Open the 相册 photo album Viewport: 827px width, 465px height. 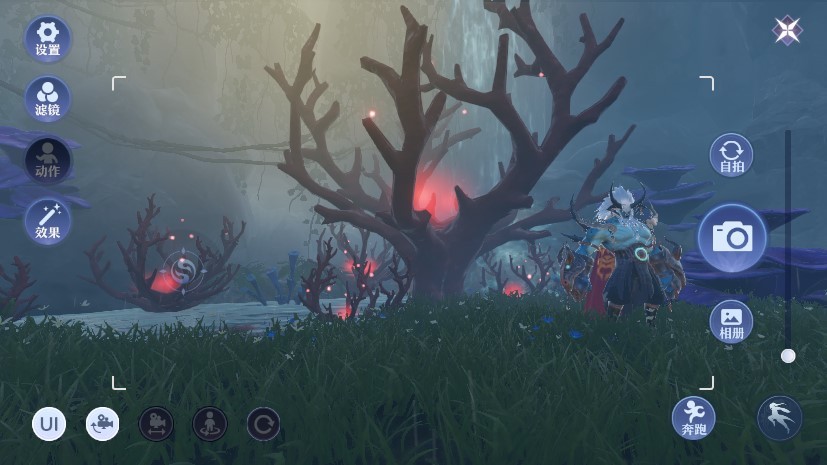[x=731, y=321]
